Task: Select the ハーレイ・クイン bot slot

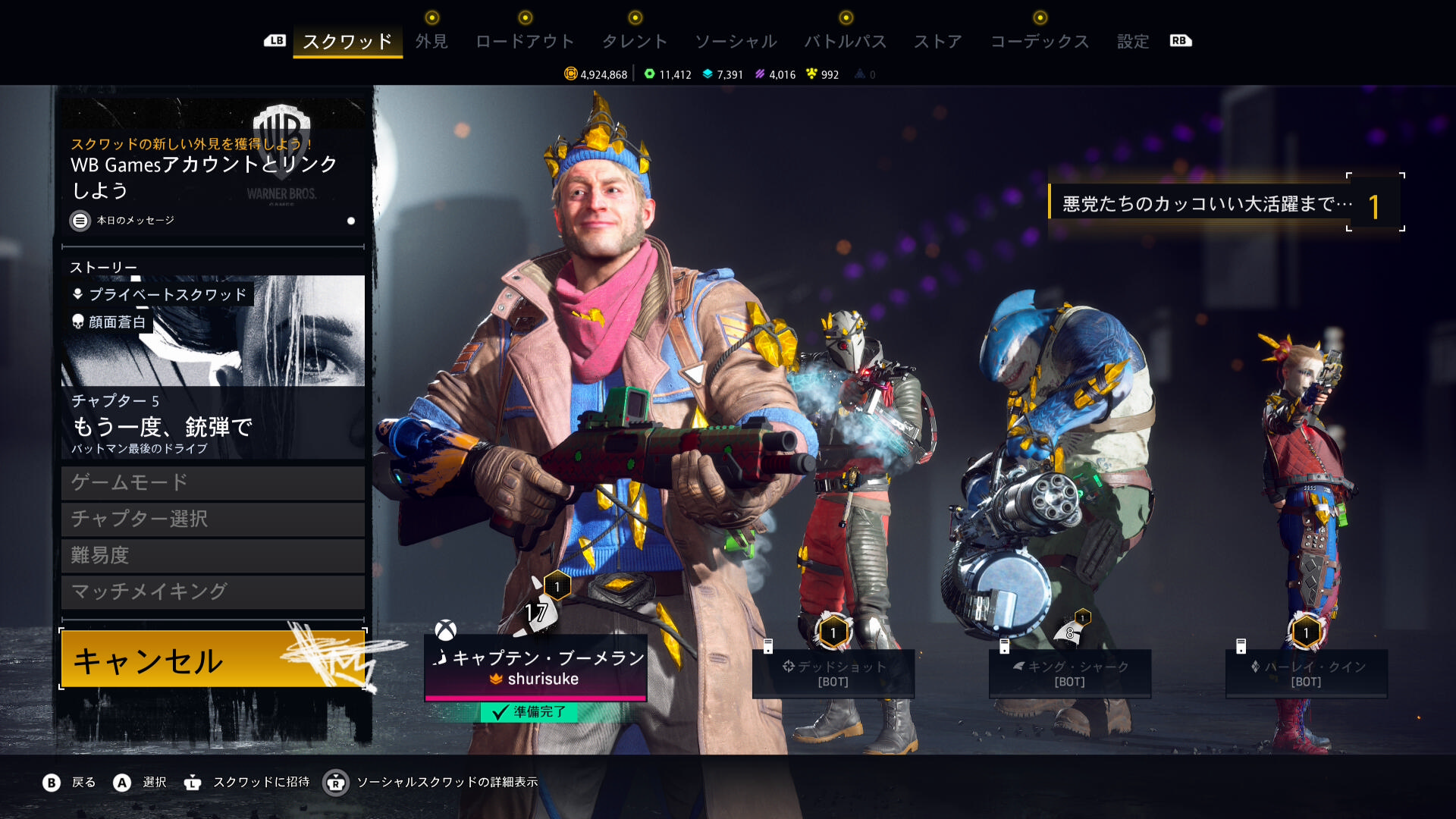Action: point(1306,673)
